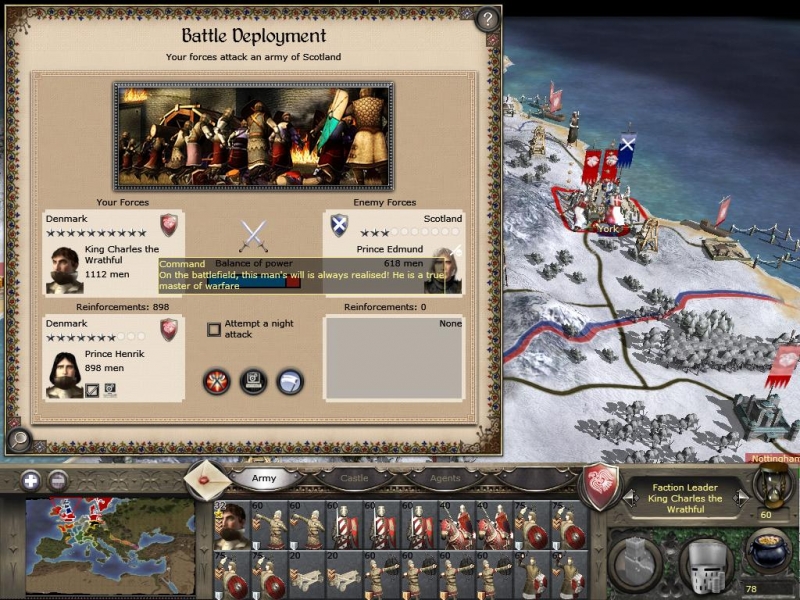Select King Charles the Wrathful's portrait in Your Forces
The height and width of the screenshot is (600, 800).
click(x=65, y=269)
